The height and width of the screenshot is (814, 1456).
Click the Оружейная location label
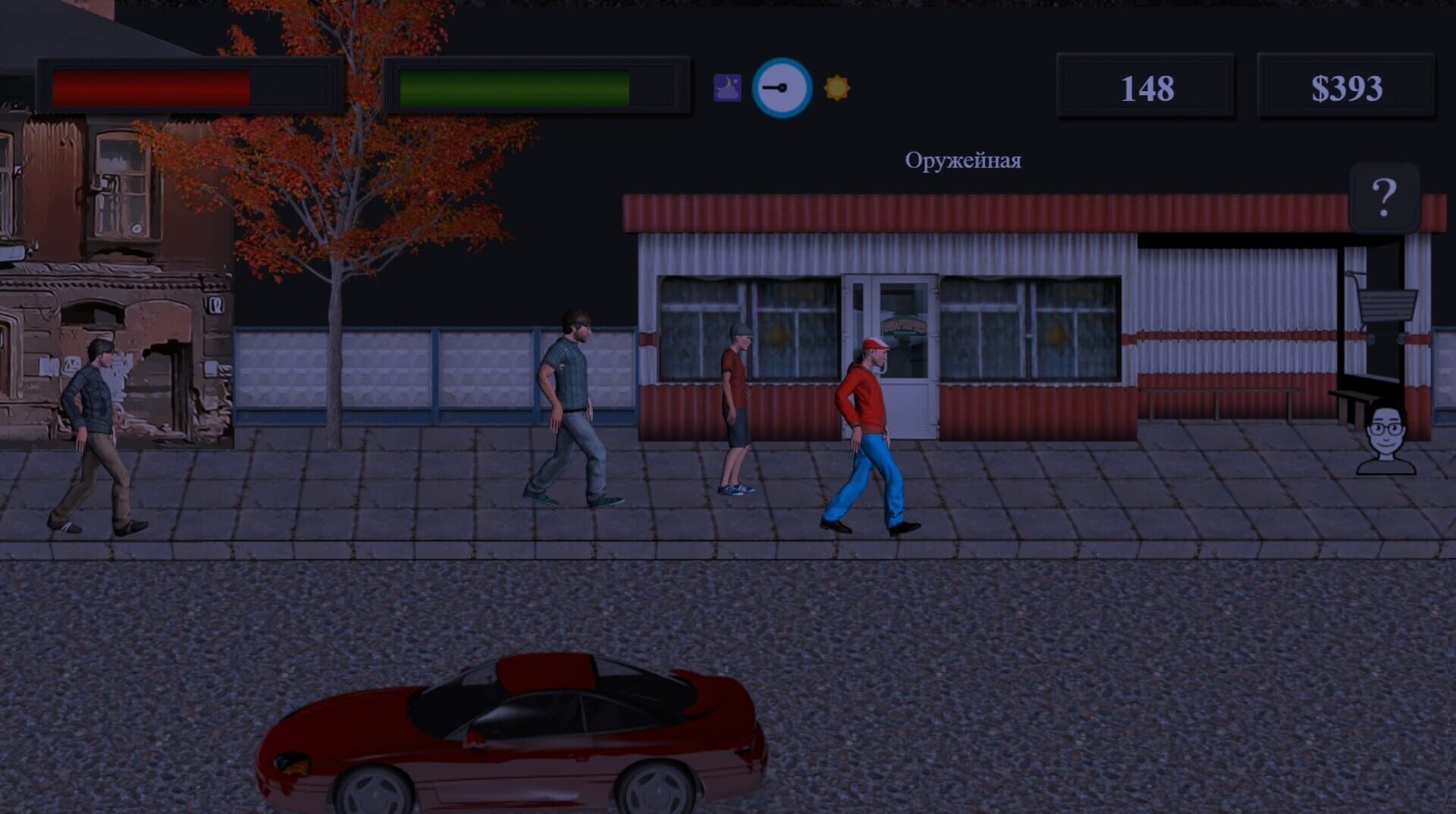click(963, 160)
